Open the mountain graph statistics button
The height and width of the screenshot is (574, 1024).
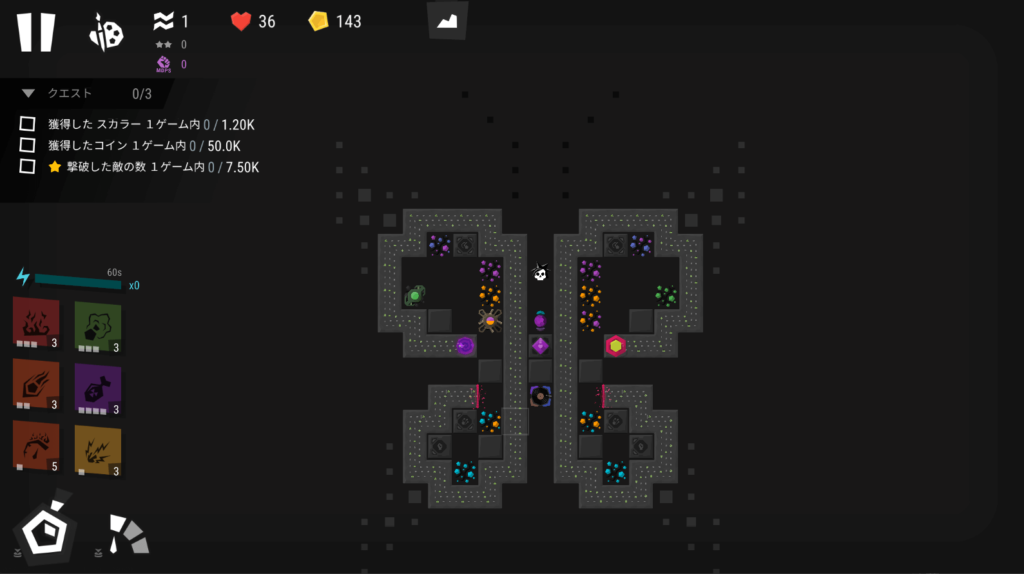point(447,21)
